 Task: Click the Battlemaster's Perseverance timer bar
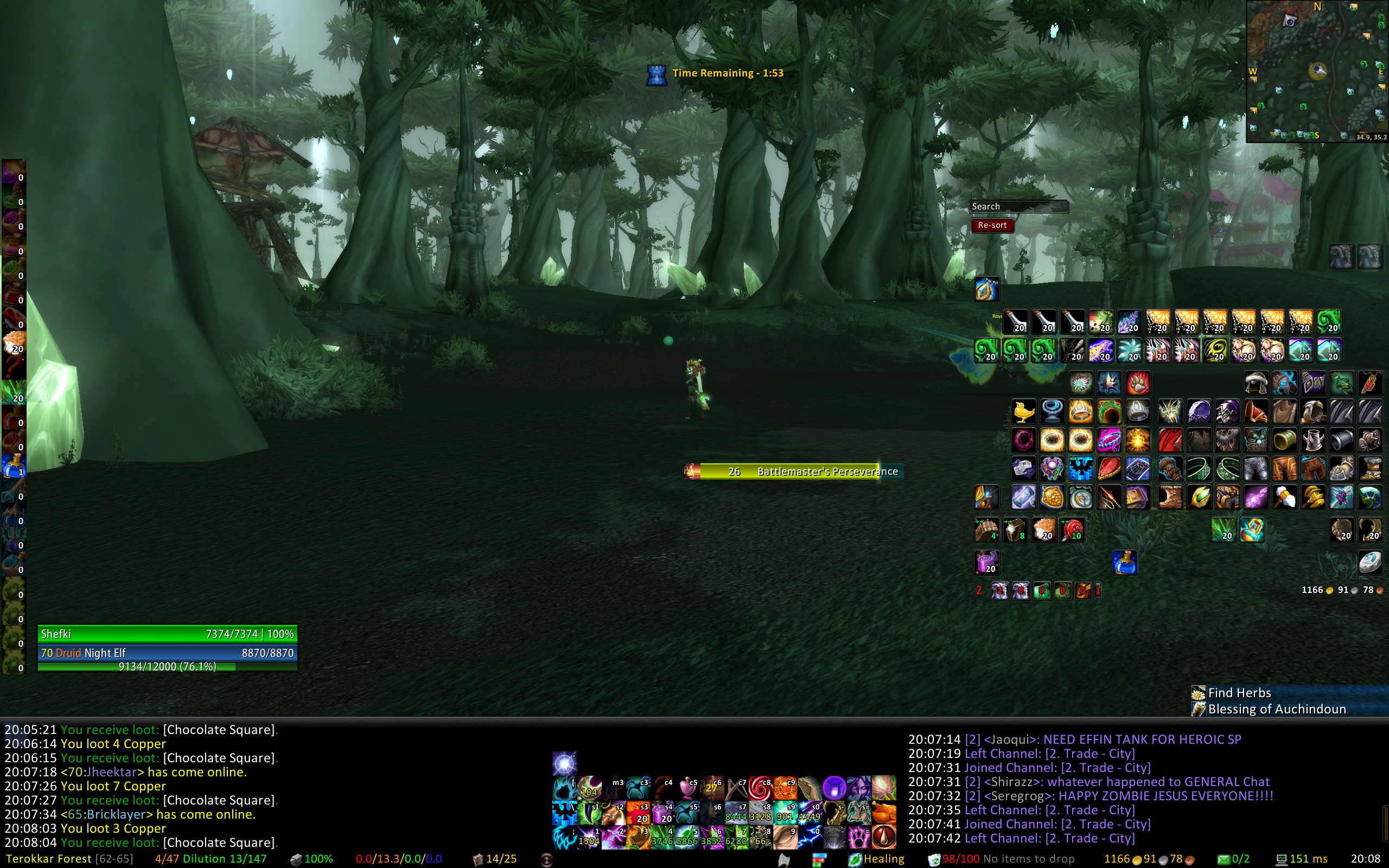click(794, 471)
